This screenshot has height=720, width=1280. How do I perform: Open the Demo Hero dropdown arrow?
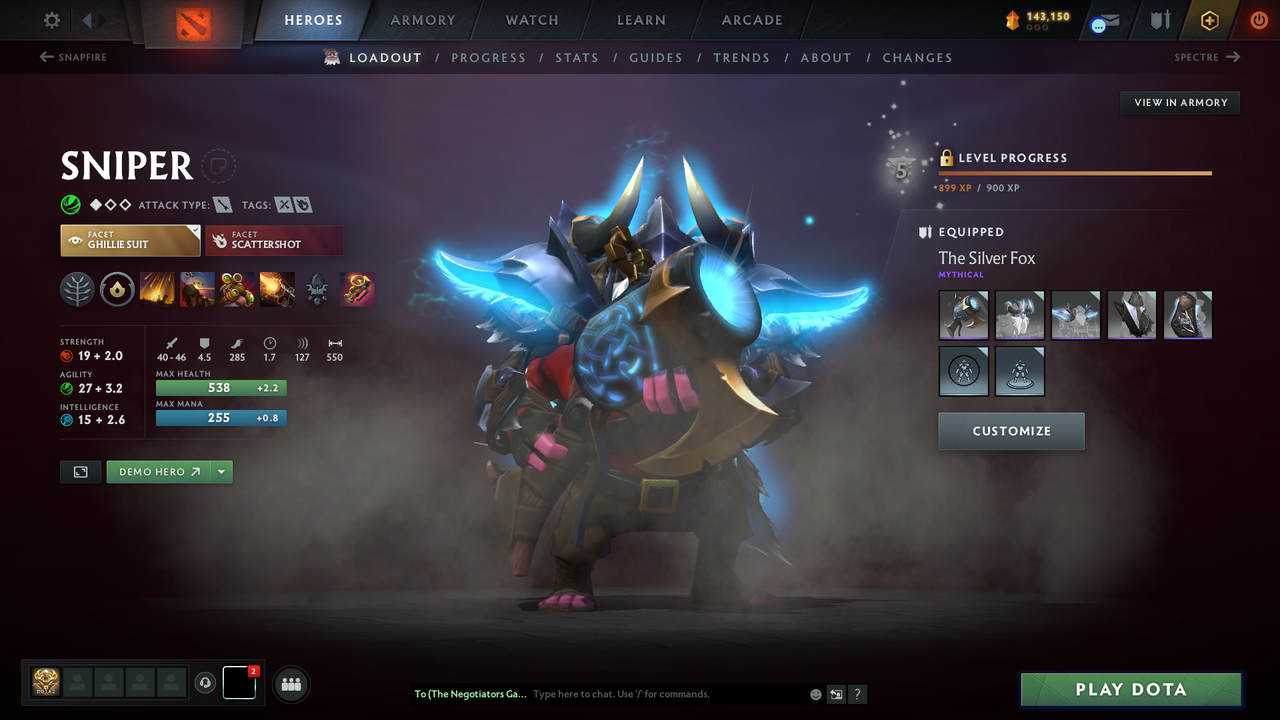[x=222, y=471]
